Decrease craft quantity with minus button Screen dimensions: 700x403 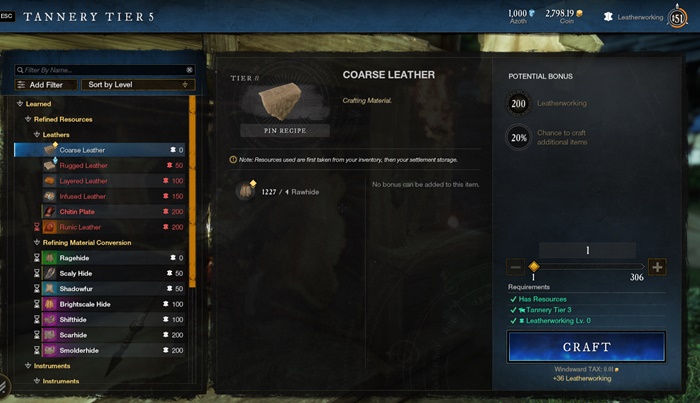pyautogui.click(x=515, y=267)
